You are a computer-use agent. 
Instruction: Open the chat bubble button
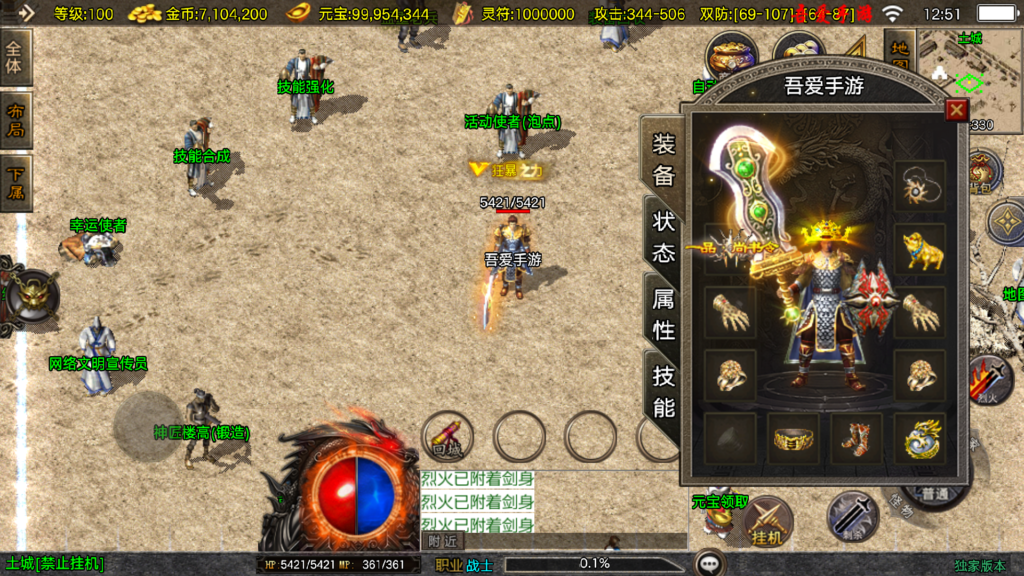(710, 563)
